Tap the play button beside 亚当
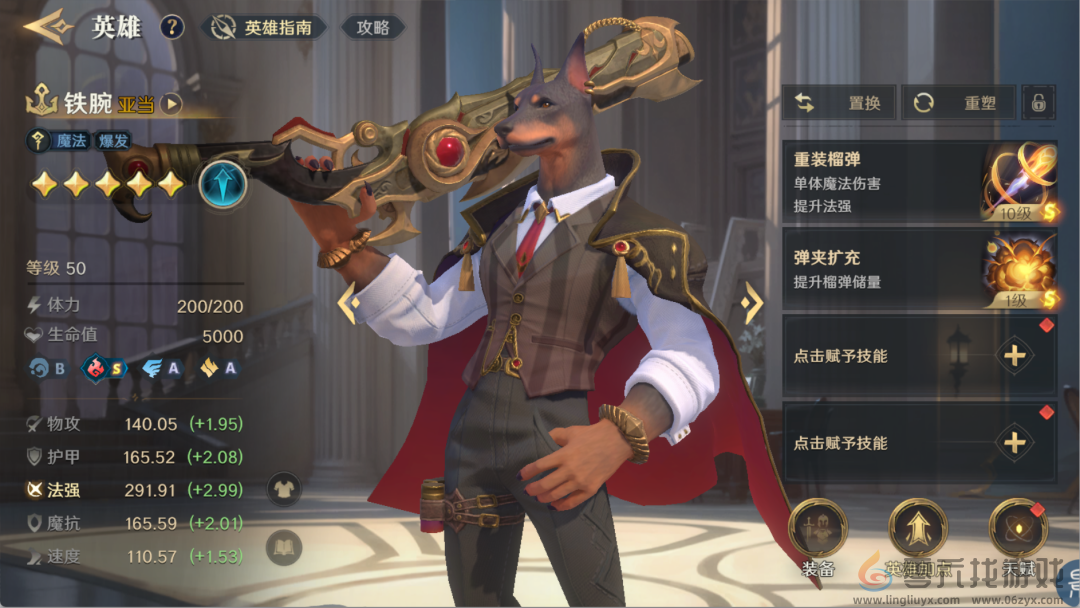Screen dimensions: 1080x608 172,103
